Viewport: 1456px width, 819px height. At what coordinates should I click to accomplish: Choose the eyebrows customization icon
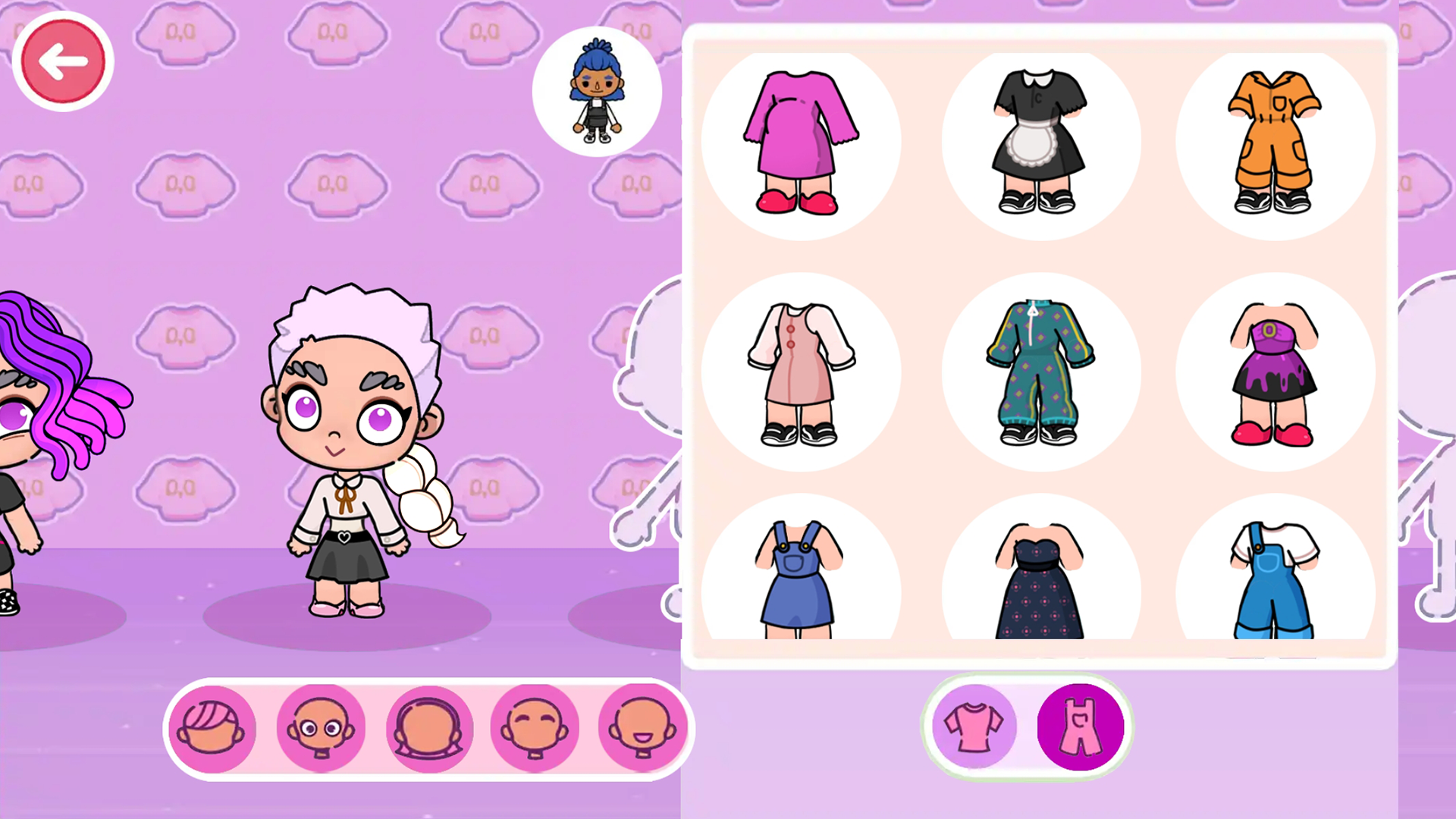click(535, 726)
